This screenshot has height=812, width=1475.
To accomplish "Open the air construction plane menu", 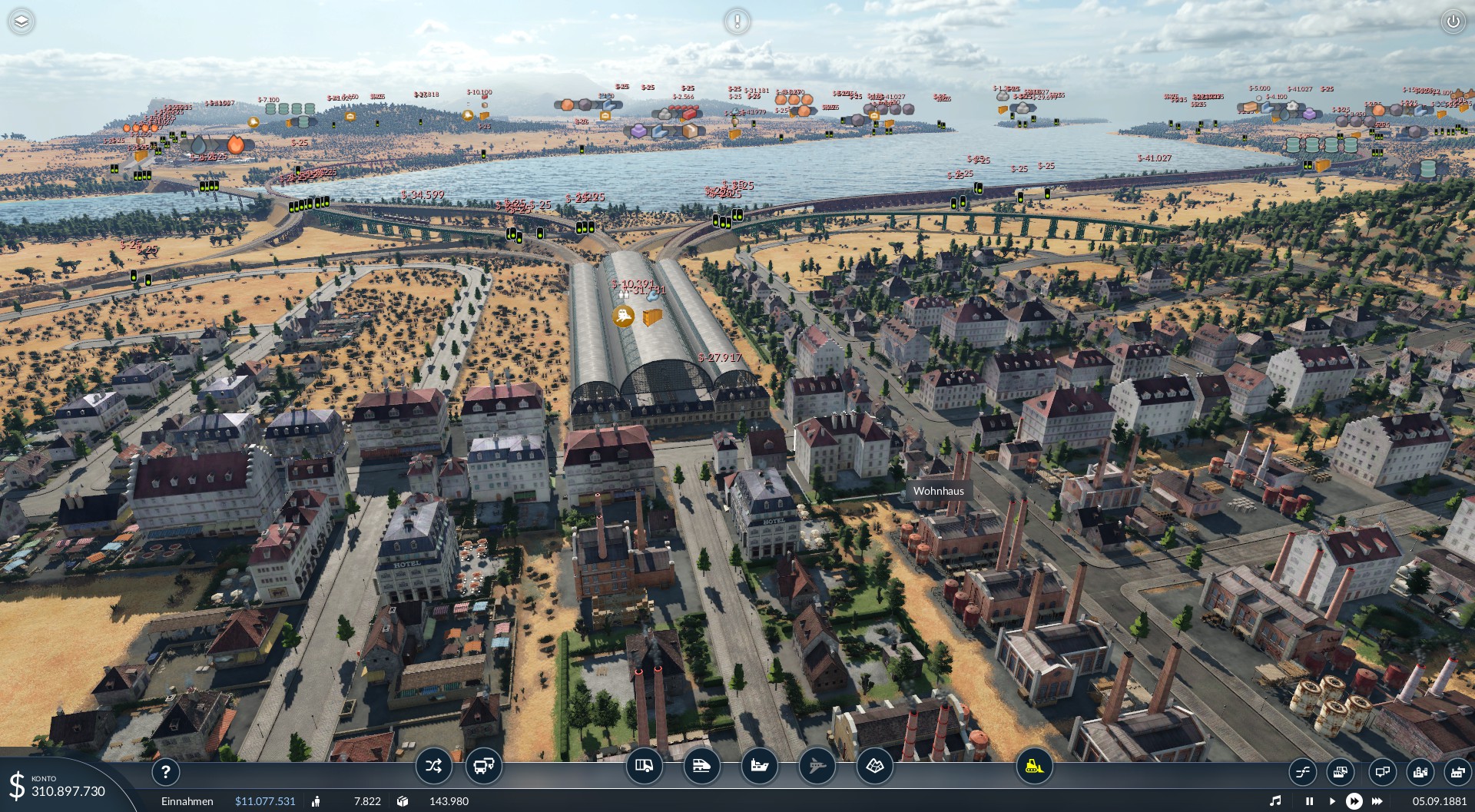I will [x=817, y=766].
